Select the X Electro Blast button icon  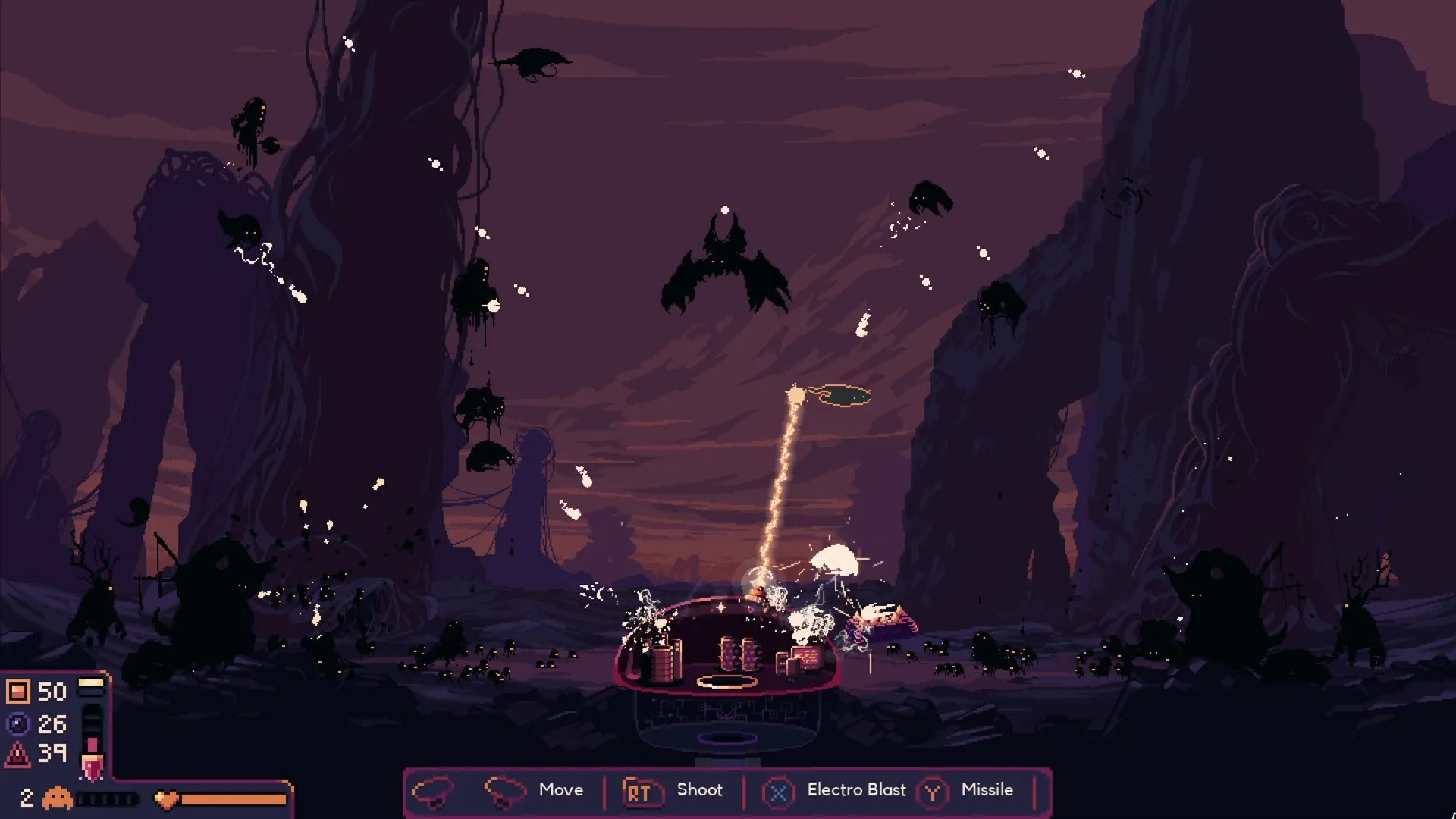(779, 790)
